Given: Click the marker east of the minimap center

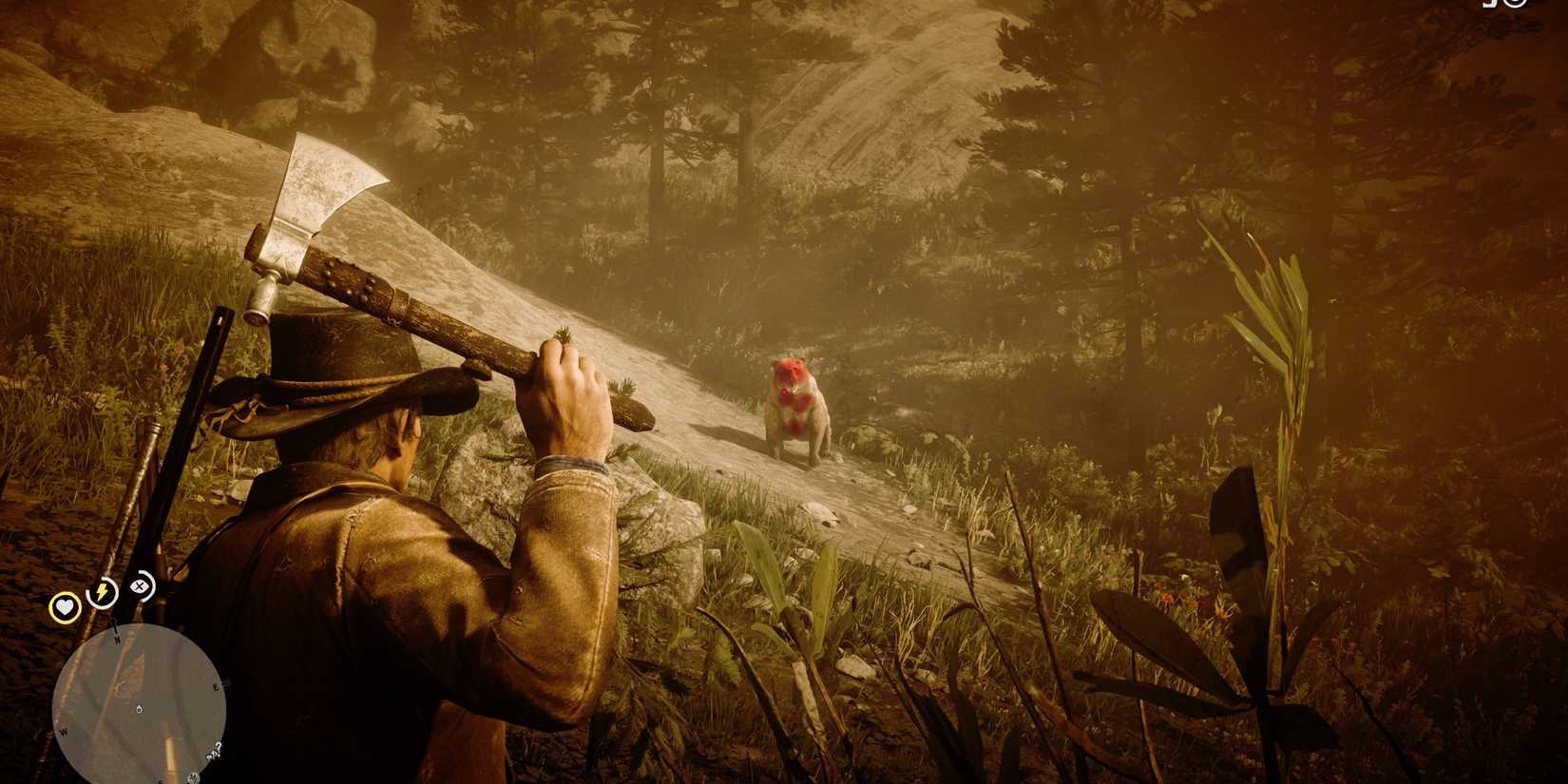Looking at the screenshot, I should (x=224, y=682).
